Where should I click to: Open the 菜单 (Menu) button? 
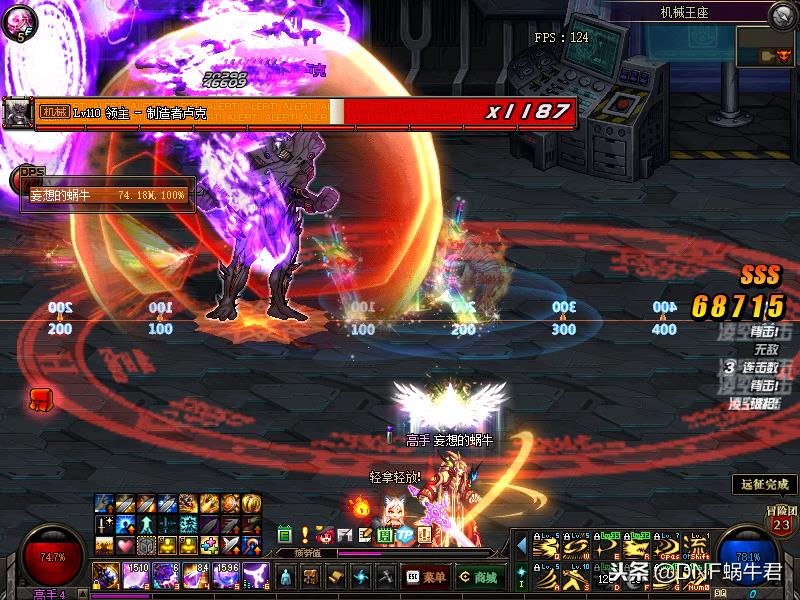point(427,577)
